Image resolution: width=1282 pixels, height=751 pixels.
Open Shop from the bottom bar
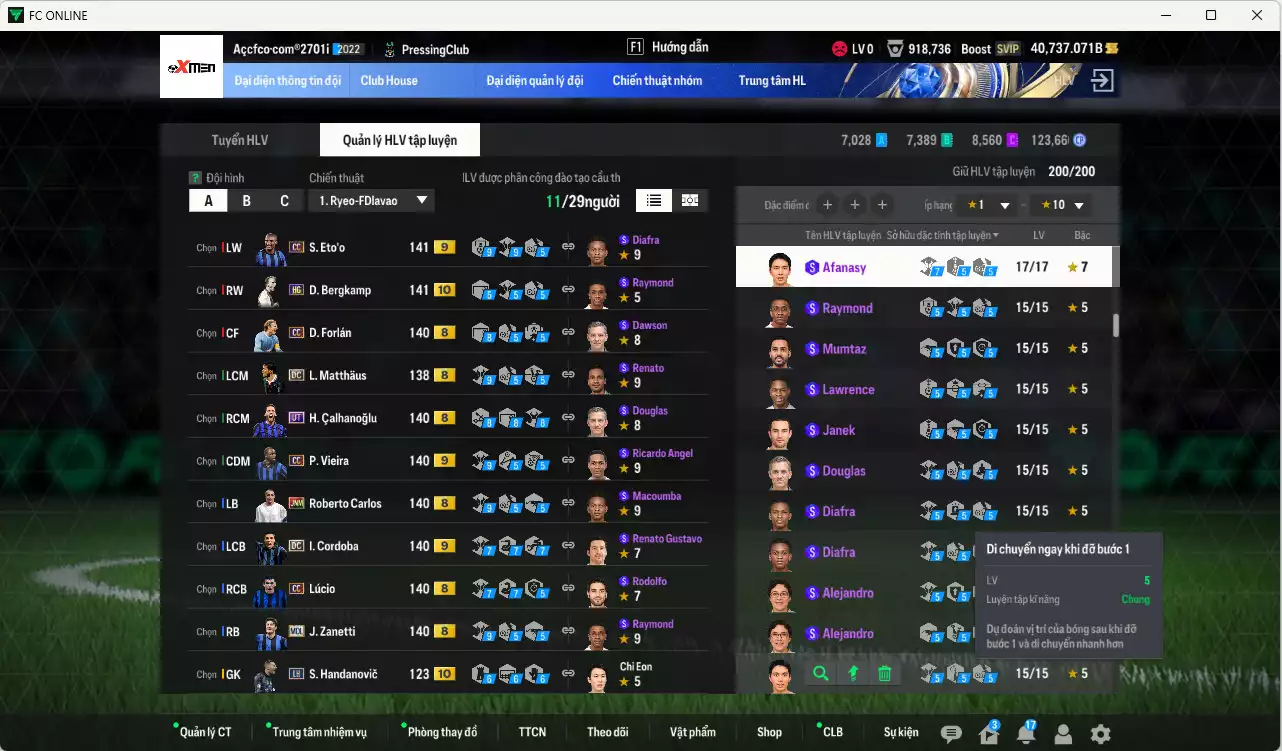[769, 732]
